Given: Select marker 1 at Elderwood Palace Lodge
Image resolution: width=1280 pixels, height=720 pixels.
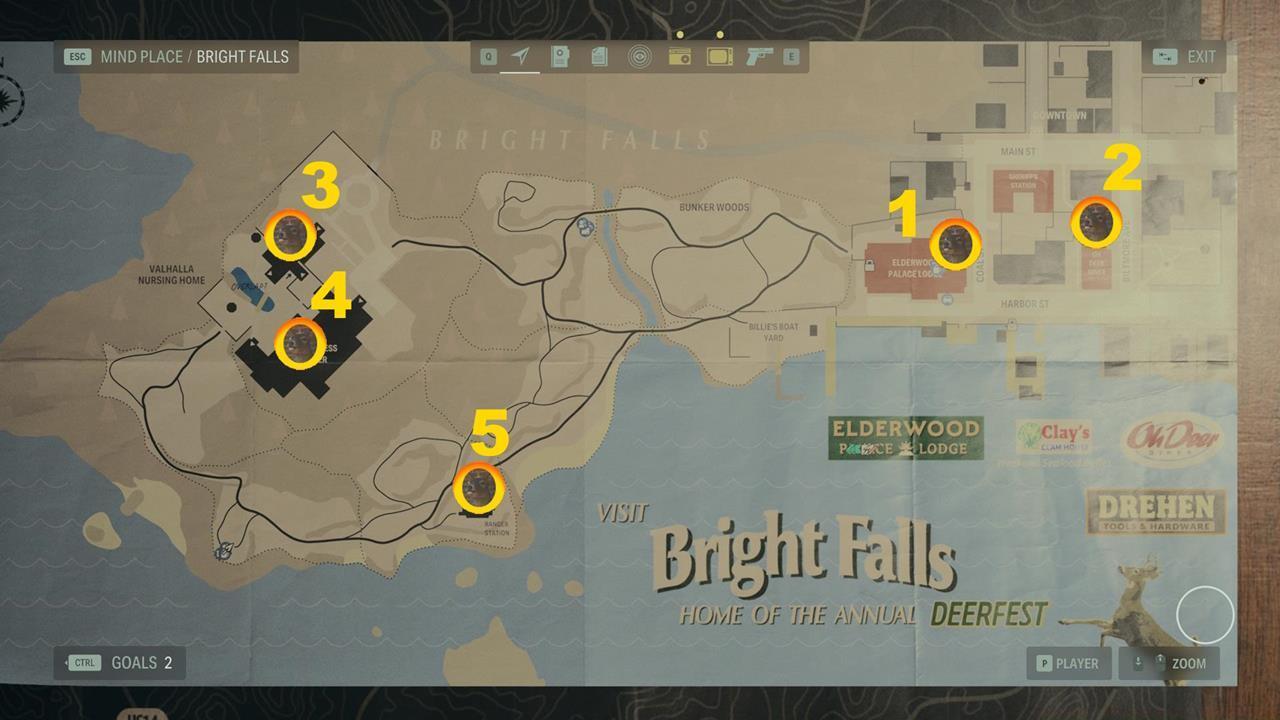Looking at the screenshot, I should pos(957,243).
